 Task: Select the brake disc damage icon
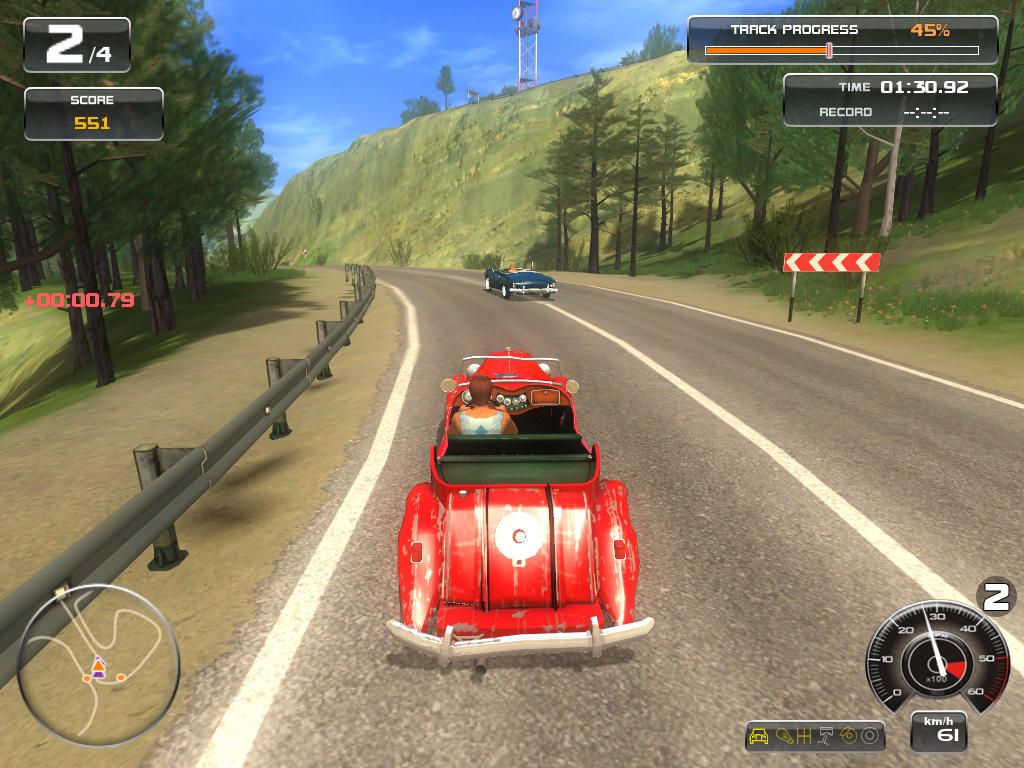click(x=848, y=737)
